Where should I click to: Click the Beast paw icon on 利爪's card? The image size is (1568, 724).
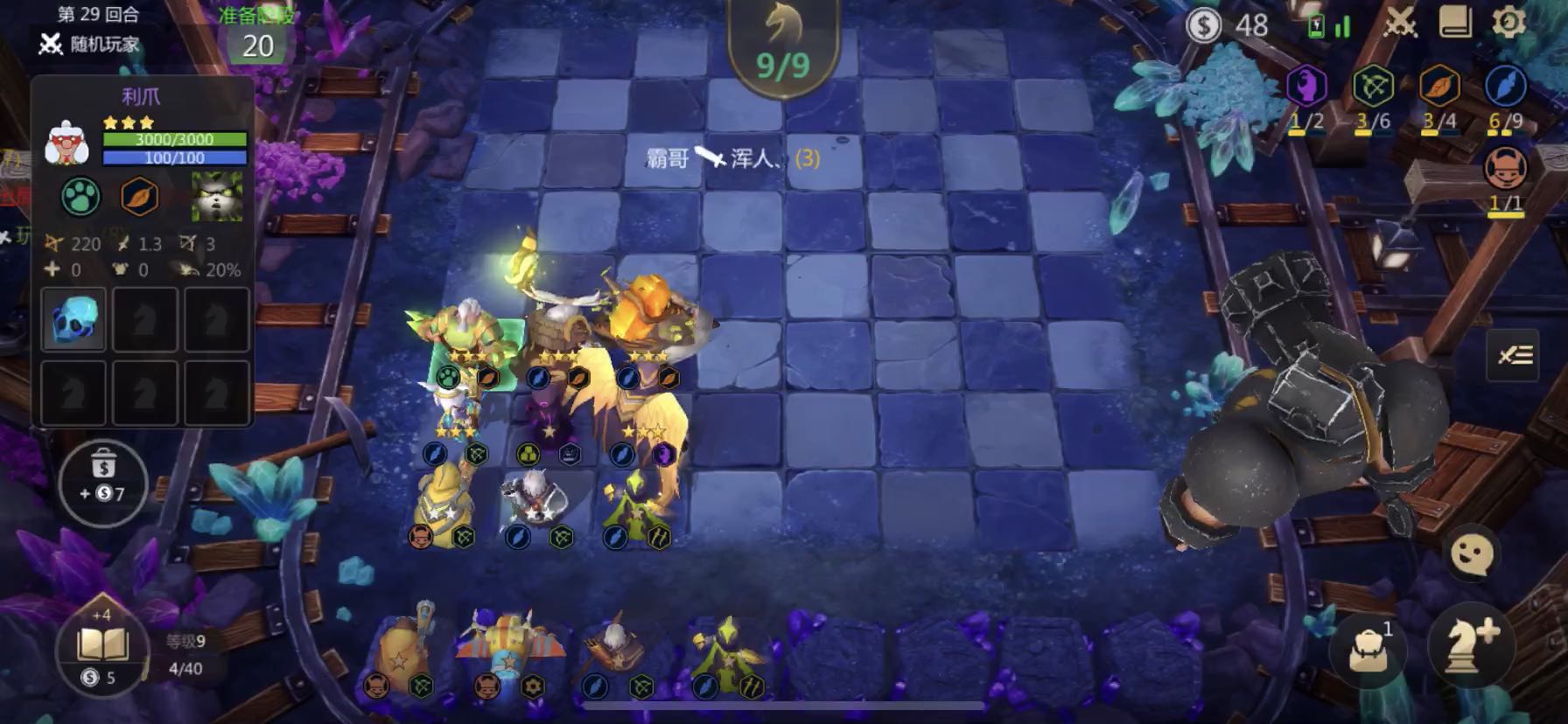(80, 197)
